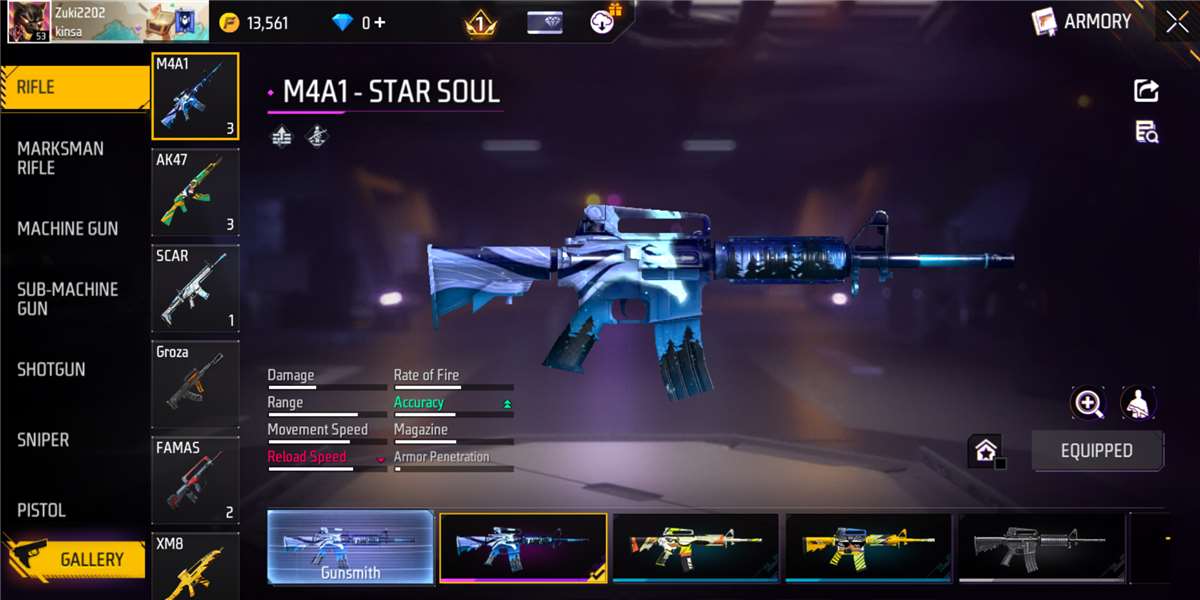Open the Pistol category
Viewport: 1200px width, 600px height.
[x=41, y=510]
